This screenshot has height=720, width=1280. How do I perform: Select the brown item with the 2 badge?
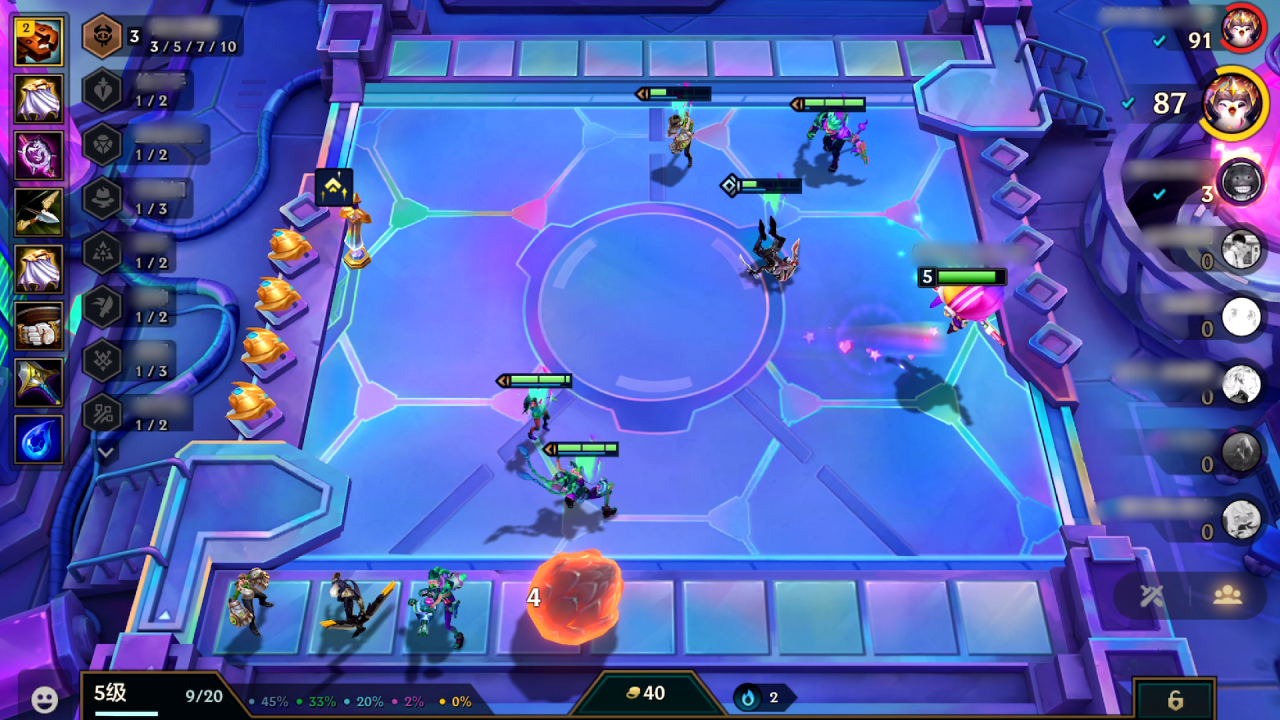39,41
